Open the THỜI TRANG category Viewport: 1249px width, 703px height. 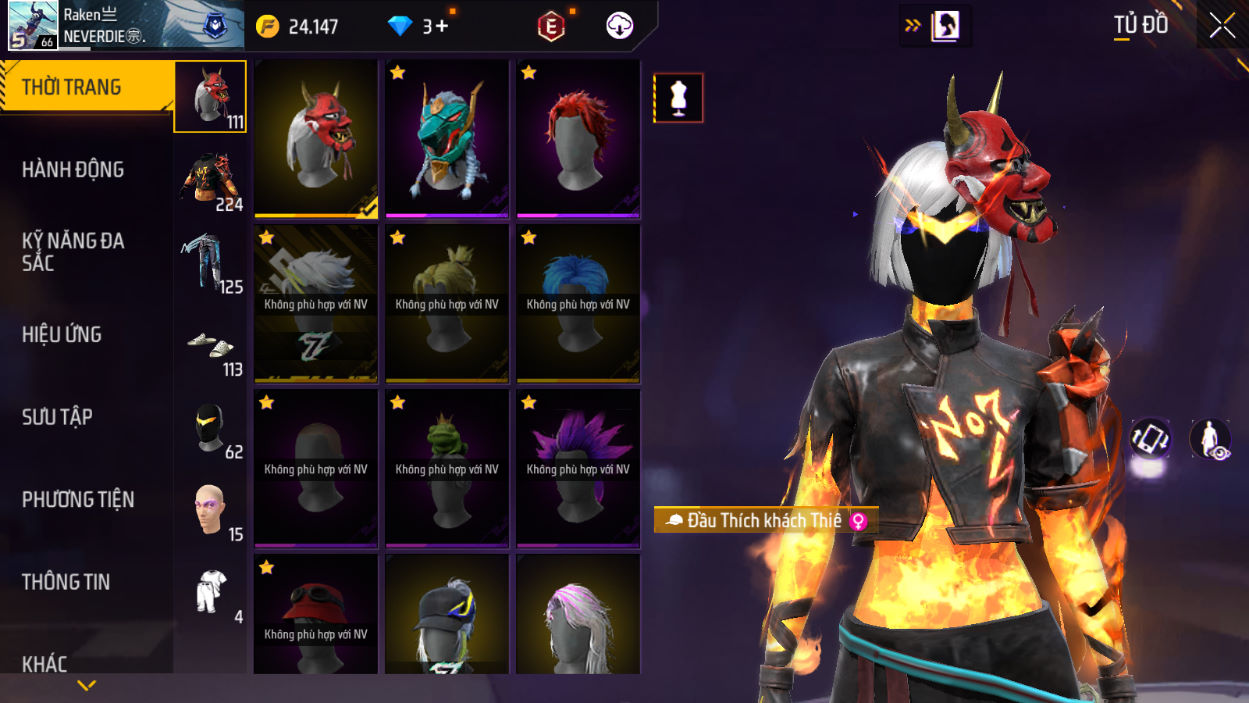[72, 87]
